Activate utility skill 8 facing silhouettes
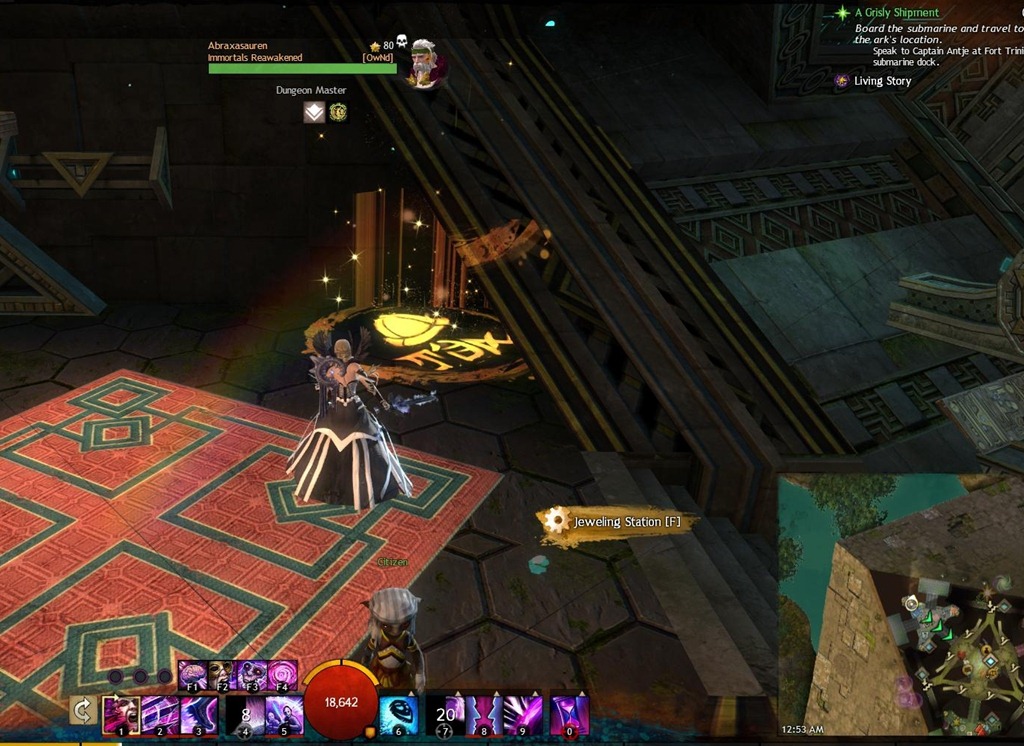The width and height of the screenshot is (1024, 746). (x=484, y=716)
